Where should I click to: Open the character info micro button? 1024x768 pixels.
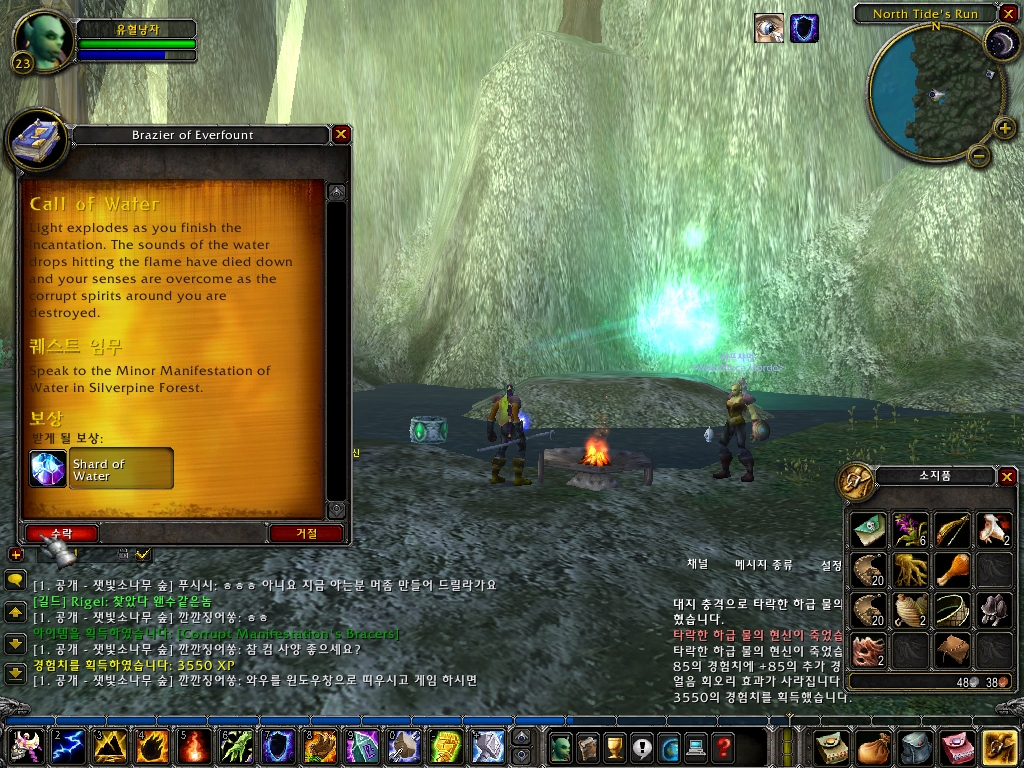click(561, 746)
